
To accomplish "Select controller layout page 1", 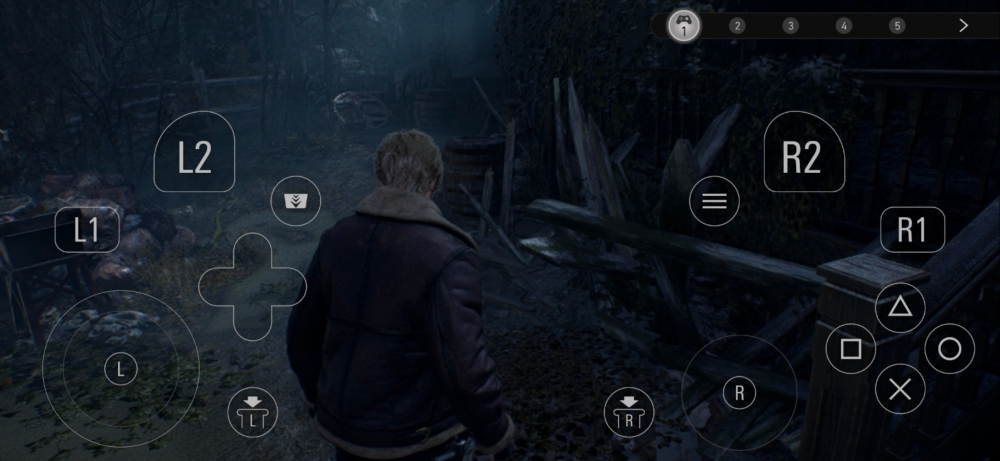I will 684,26.
